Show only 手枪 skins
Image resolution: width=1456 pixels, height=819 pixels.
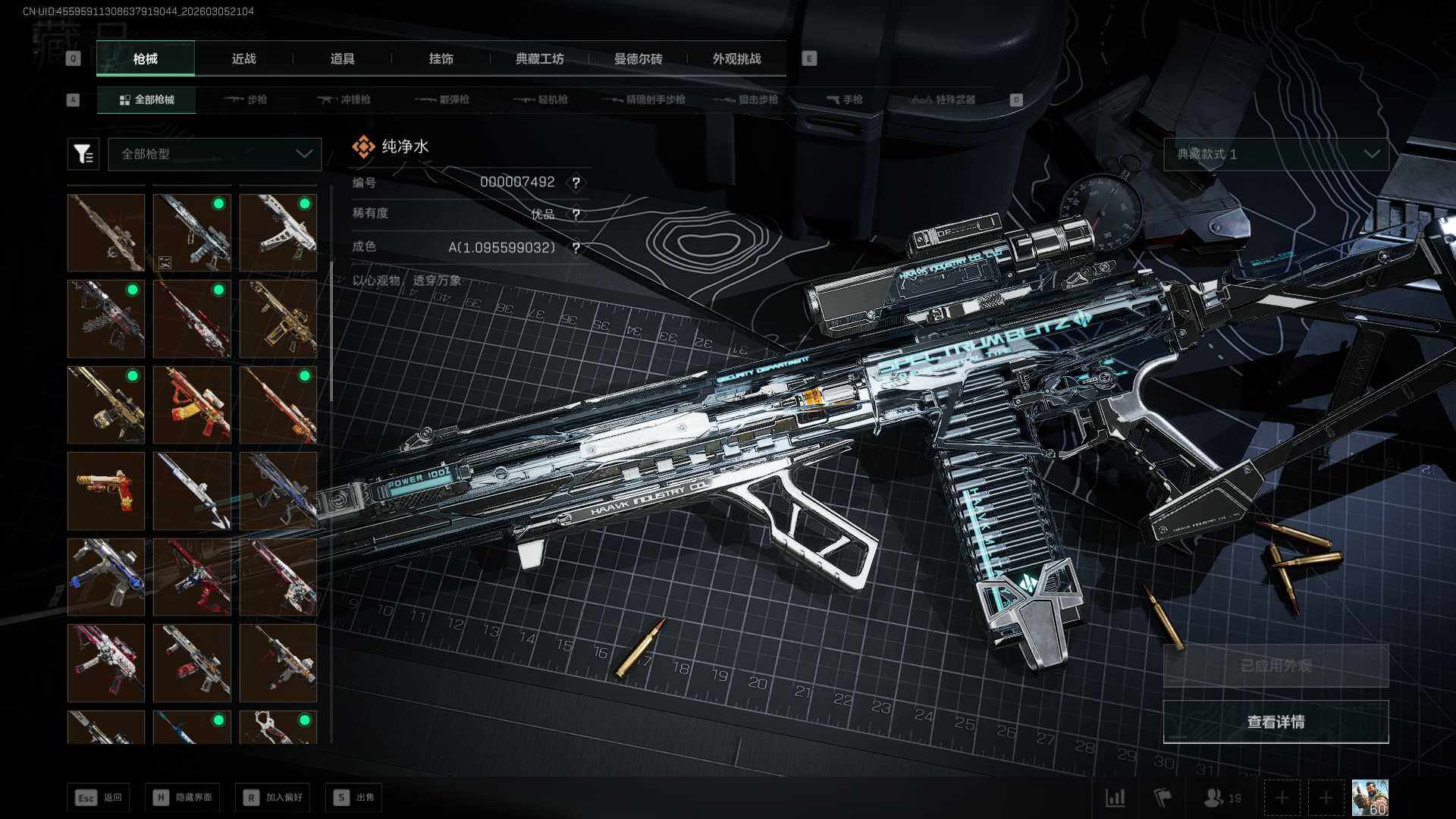[x=844, y=99]
